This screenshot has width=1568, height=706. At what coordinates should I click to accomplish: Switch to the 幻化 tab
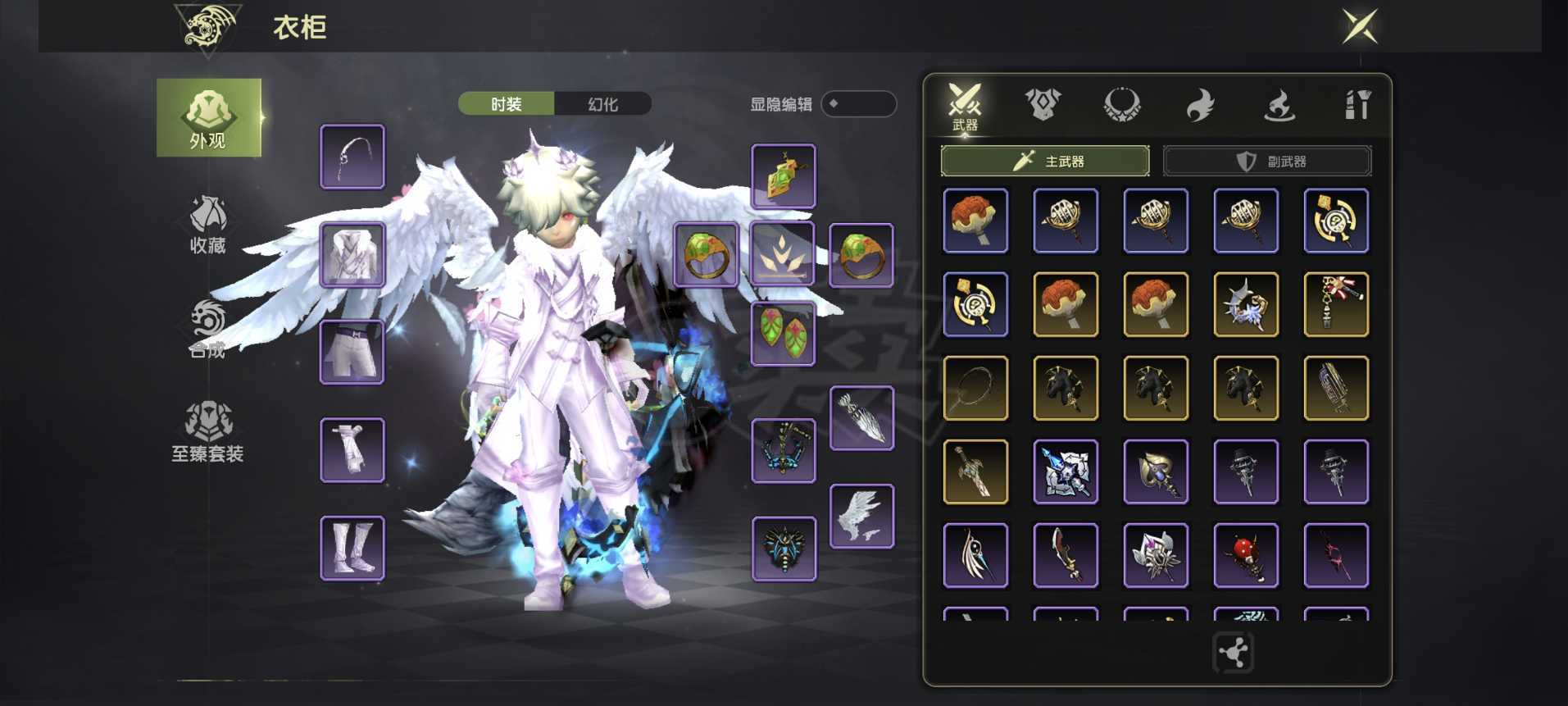click(x=603, y=104)
